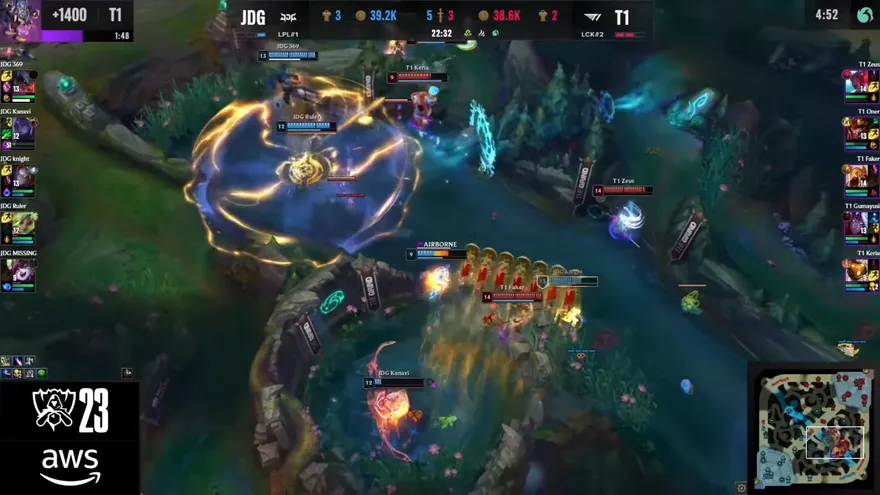Select JDG Ruler's champion portrait
Screen dimensions: 880x495
point(23,224)
